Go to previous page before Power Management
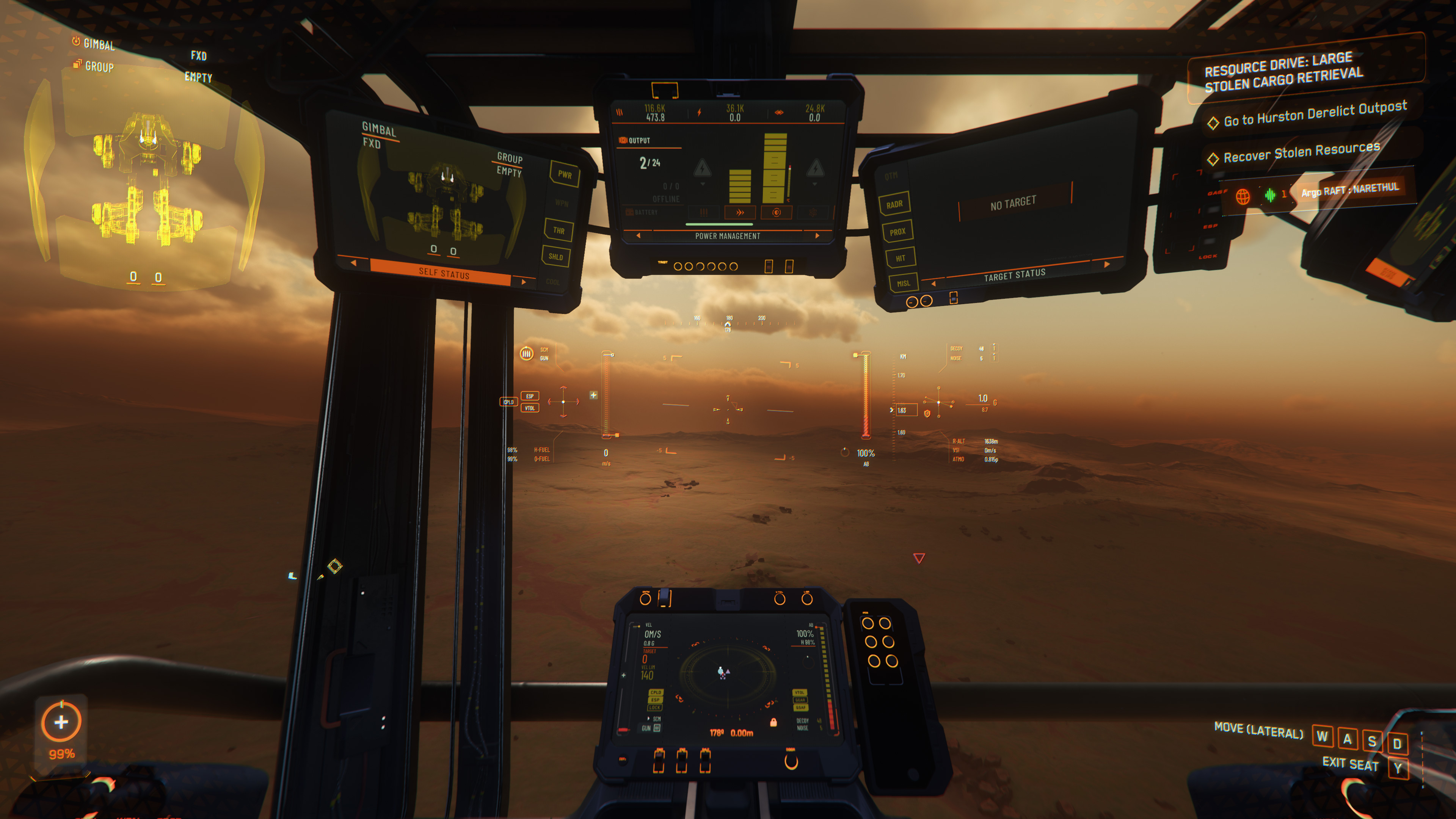This screenshot has height=819, width=1456. 639,236
